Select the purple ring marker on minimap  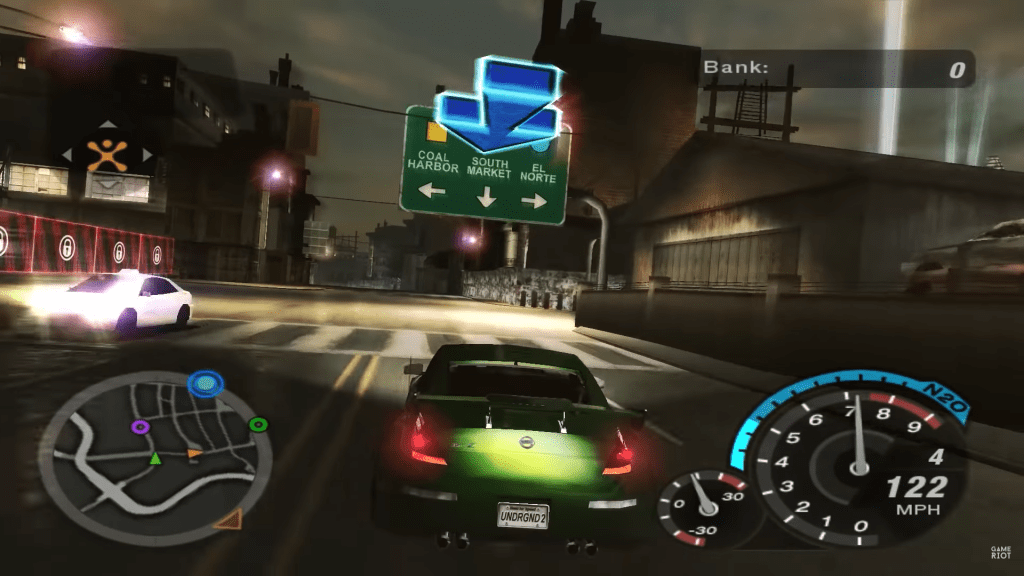coord(140,427)
